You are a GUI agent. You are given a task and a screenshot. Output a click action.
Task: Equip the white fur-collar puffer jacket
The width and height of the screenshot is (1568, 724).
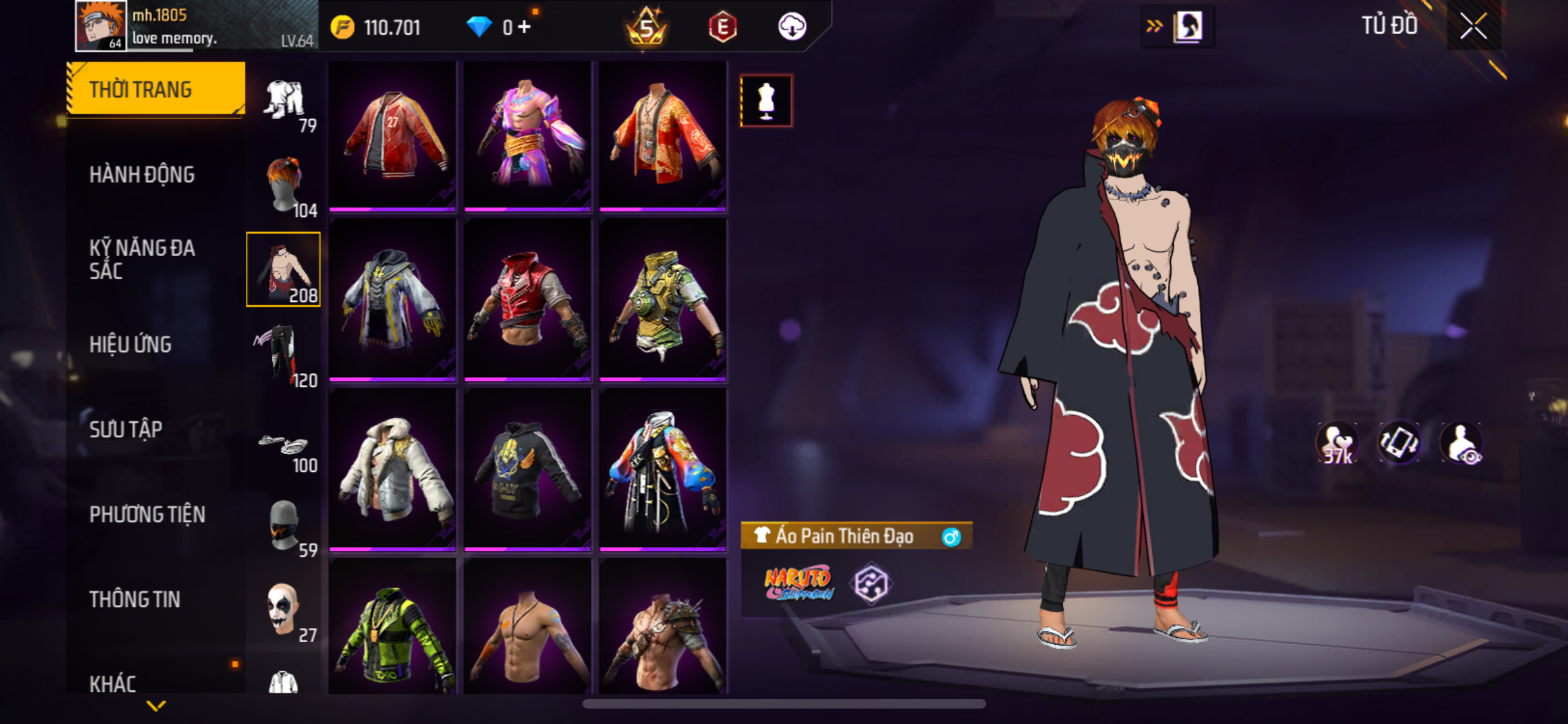[393, 470]
